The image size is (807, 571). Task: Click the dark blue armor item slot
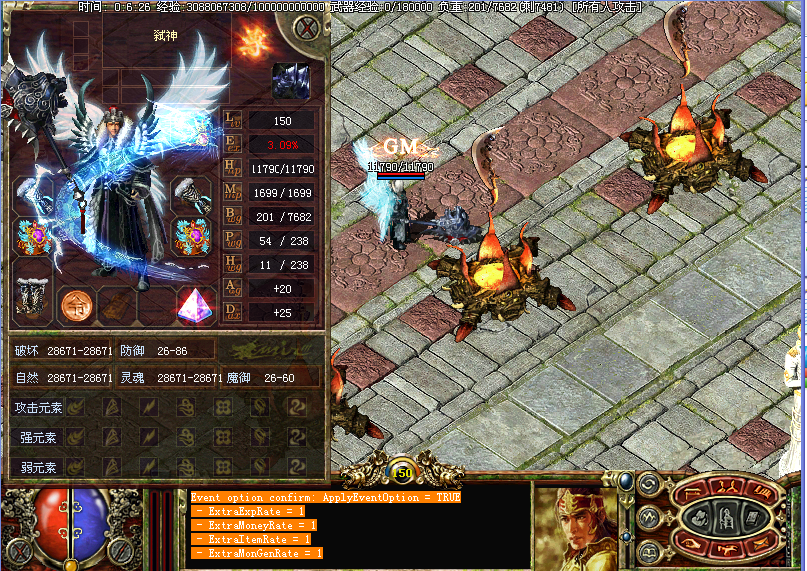(x=290, y=81)
